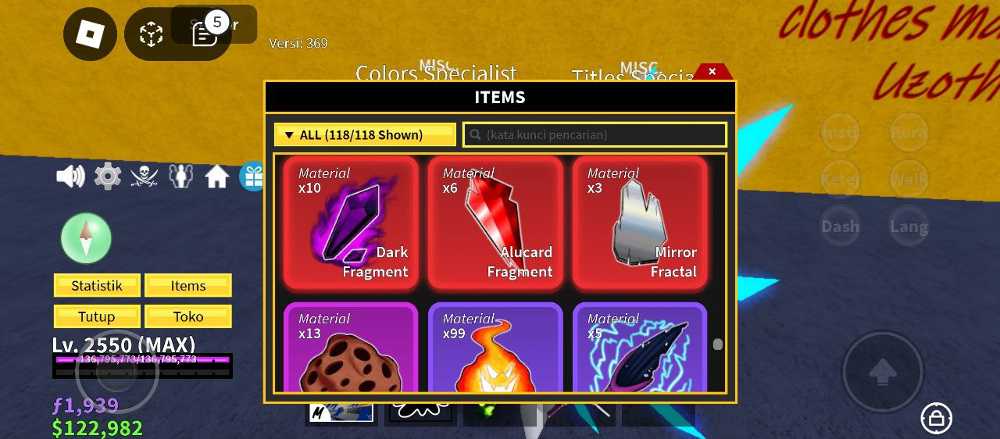Image resolution: width=1000 pixels, height=439 pixels.
Task: Close the Items window
Action: 712,72
